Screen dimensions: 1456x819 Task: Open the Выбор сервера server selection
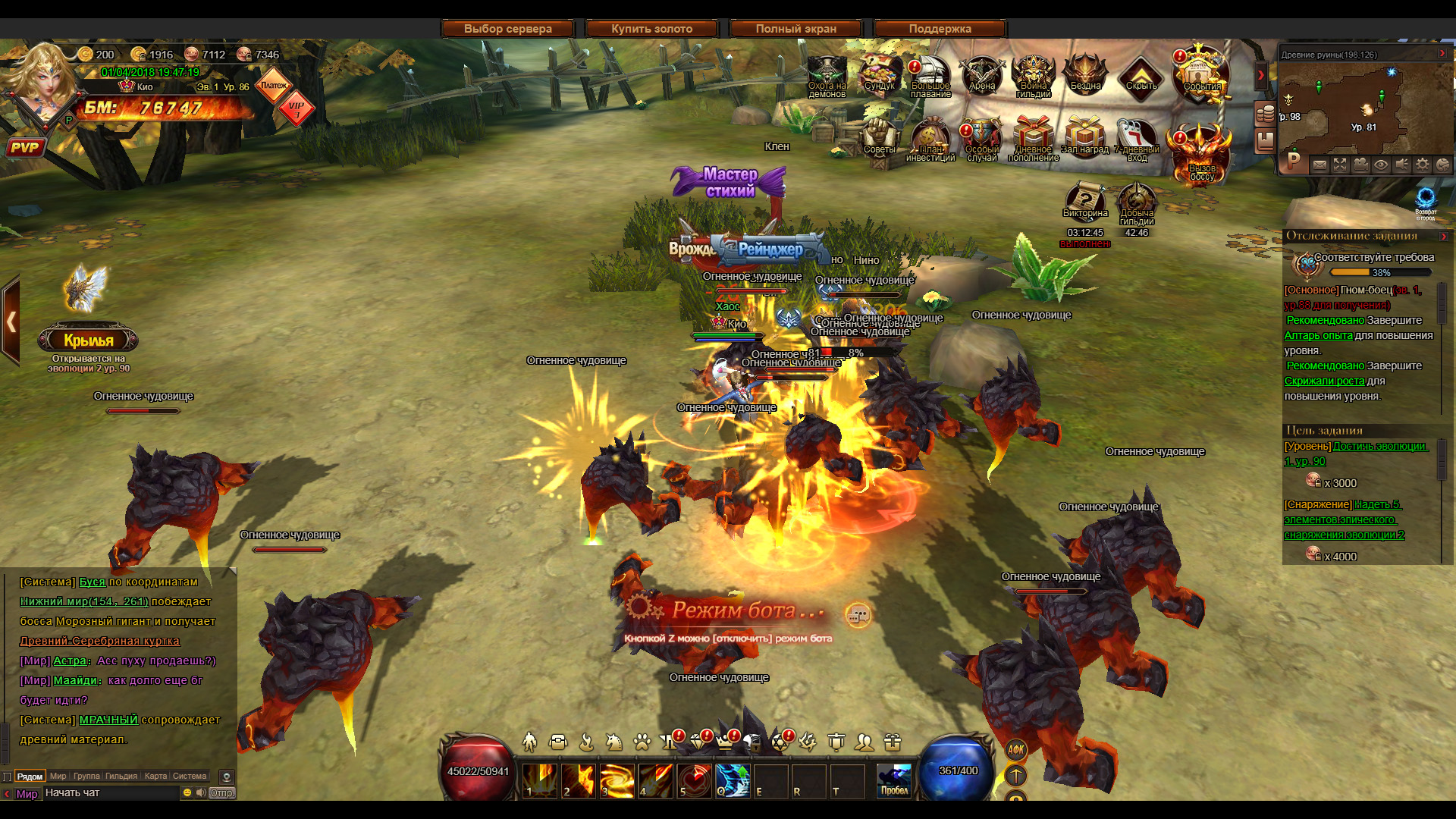[x=507, y=29]
